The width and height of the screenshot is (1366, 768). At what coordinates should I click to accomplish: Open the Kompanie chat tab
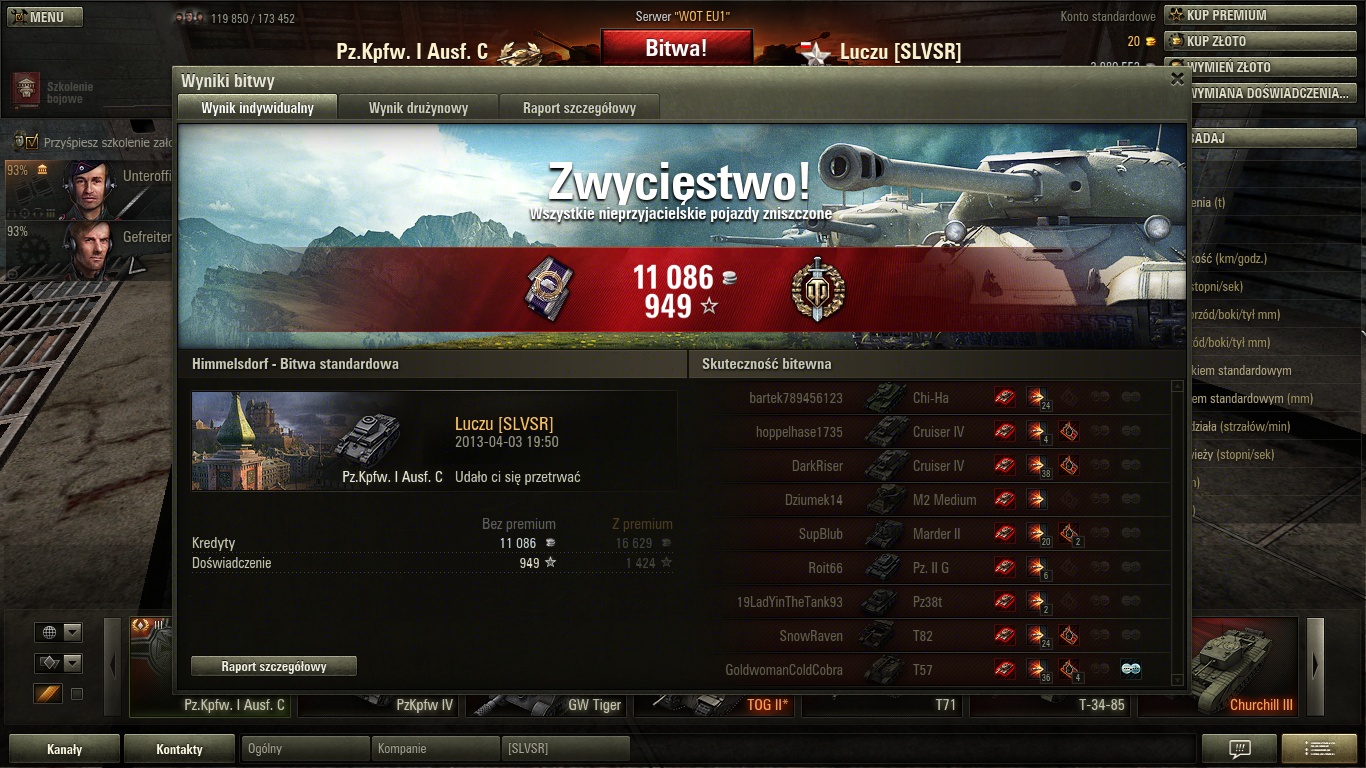coord(434,748)
